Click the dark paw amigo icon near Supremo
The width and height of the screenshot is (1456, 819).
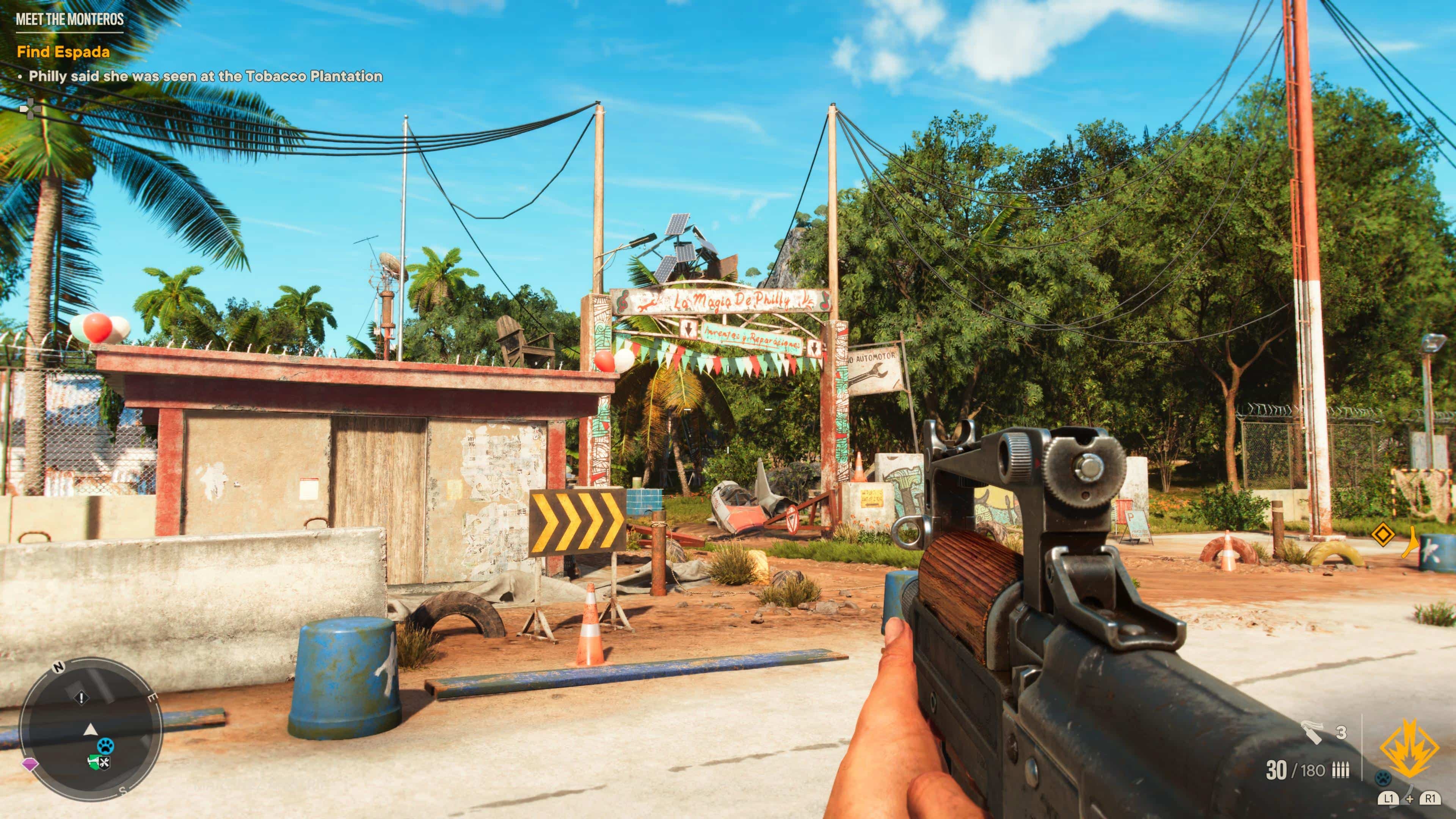pyautogui.click(x=1383, y=778)
